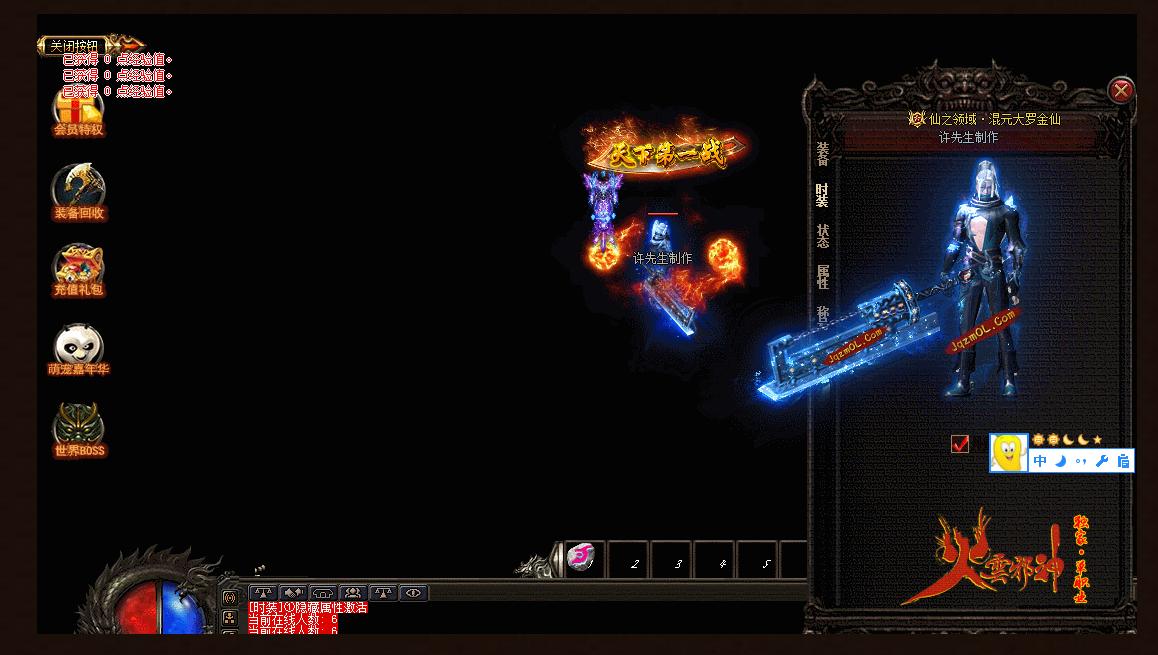1158x655 pixels.
Task: Show the 属性 attributes tab
Action: pos(822,277)
